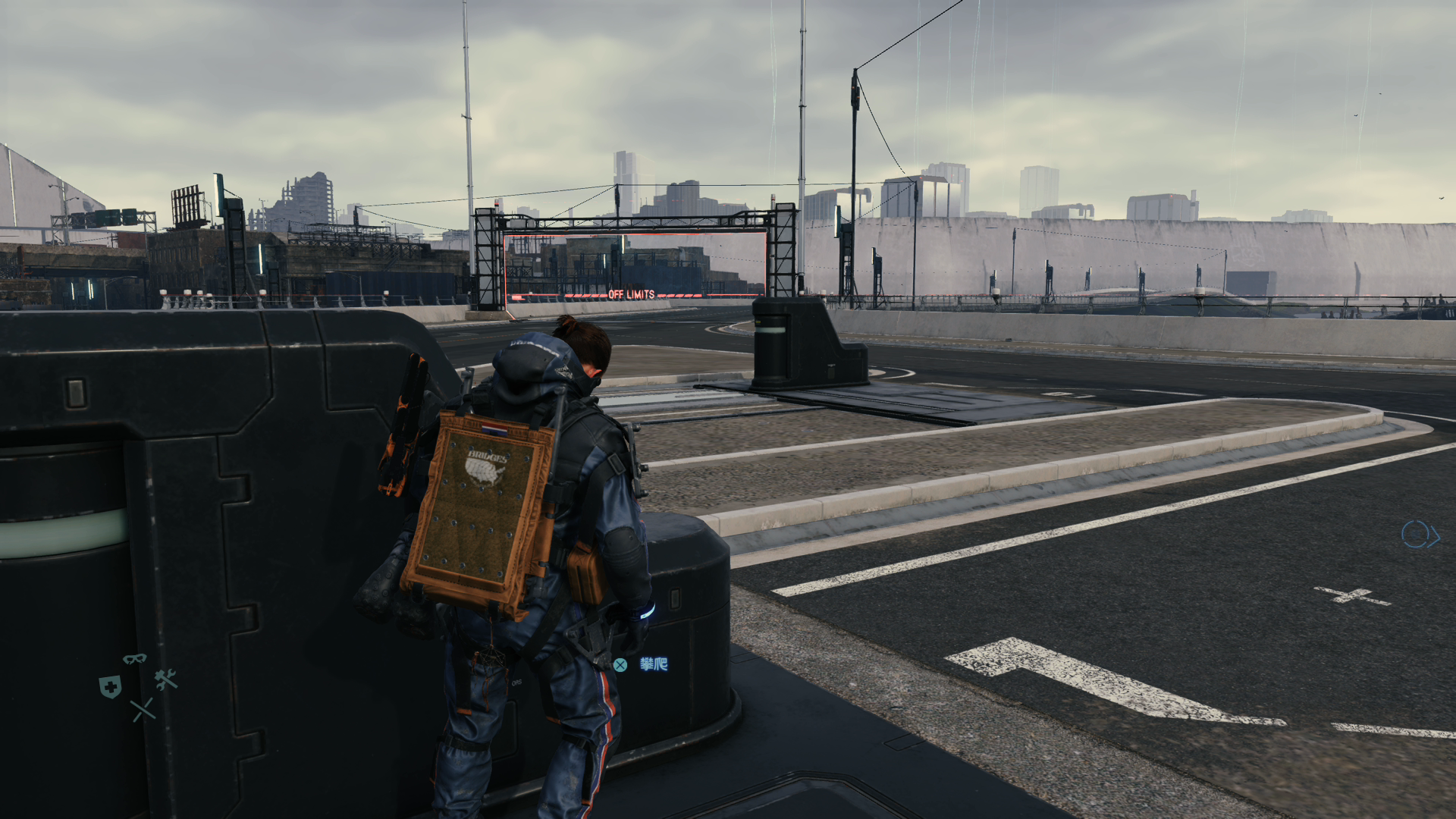This screenshot has width=1456, height=819.
Task: Select the mask equipment icon
Action: coord(134,658)
